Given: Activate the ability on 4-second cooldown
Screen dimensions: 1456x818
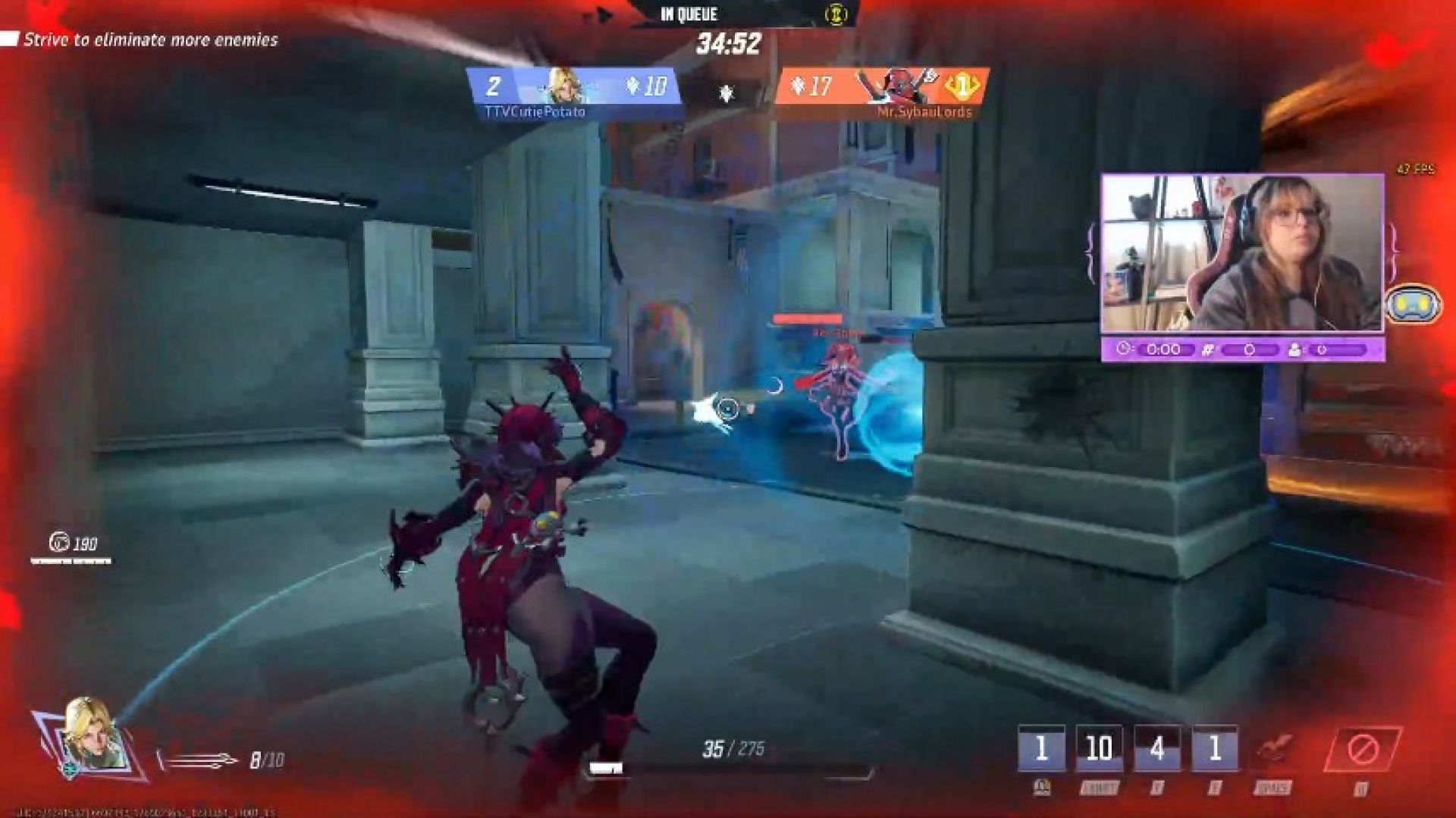Looking at the screenshot, I should click(x=1156, y=748).
